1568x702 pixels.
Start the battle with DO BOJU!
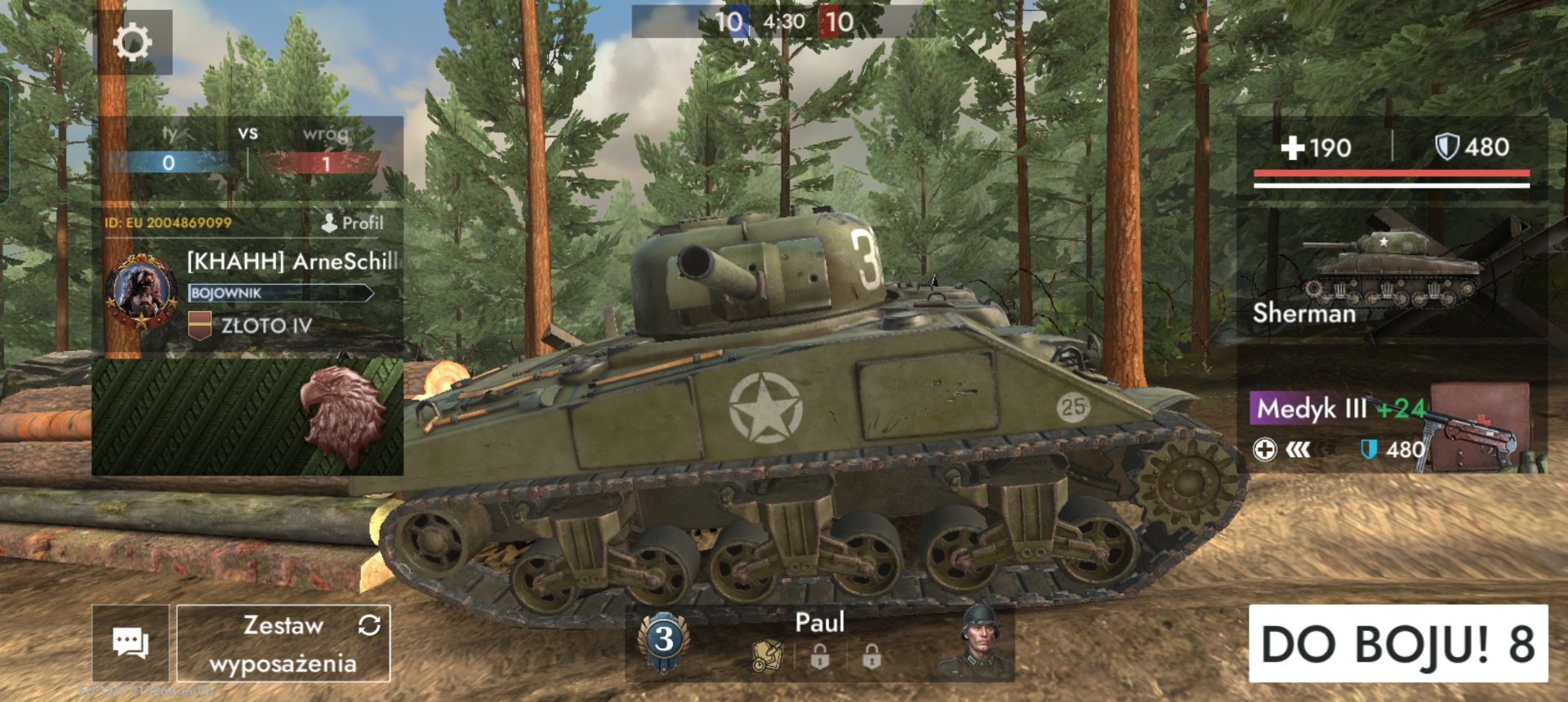pos(1397,643)
